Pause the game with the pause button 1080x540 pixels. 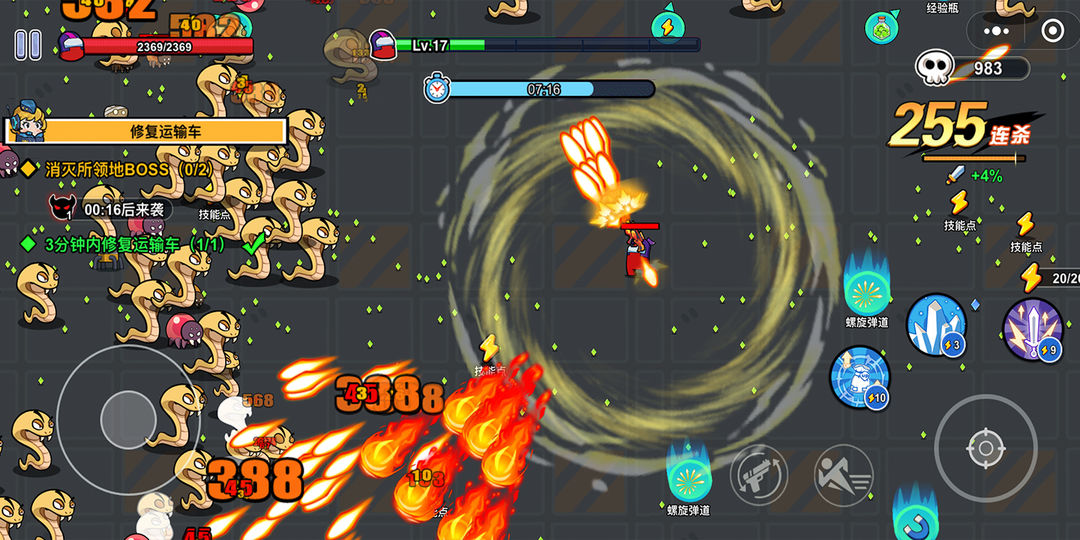pyautogui.click(x=28, y=44)
